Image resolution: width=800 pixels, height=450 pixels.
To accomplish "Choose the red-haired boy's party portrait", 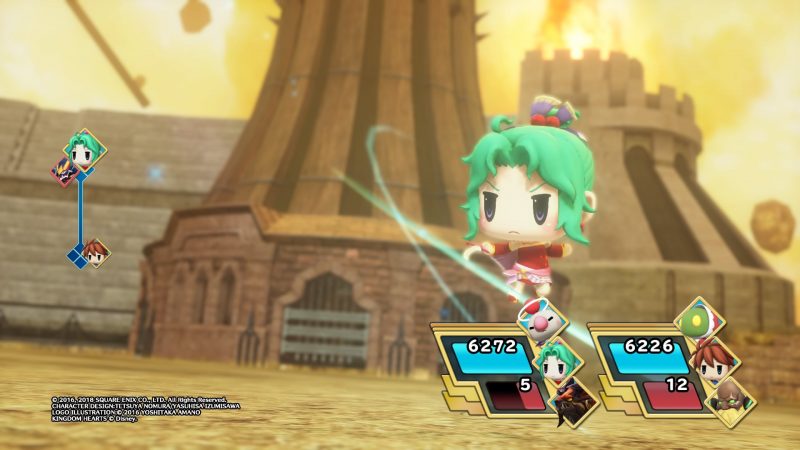I will [x=714, y=360].
